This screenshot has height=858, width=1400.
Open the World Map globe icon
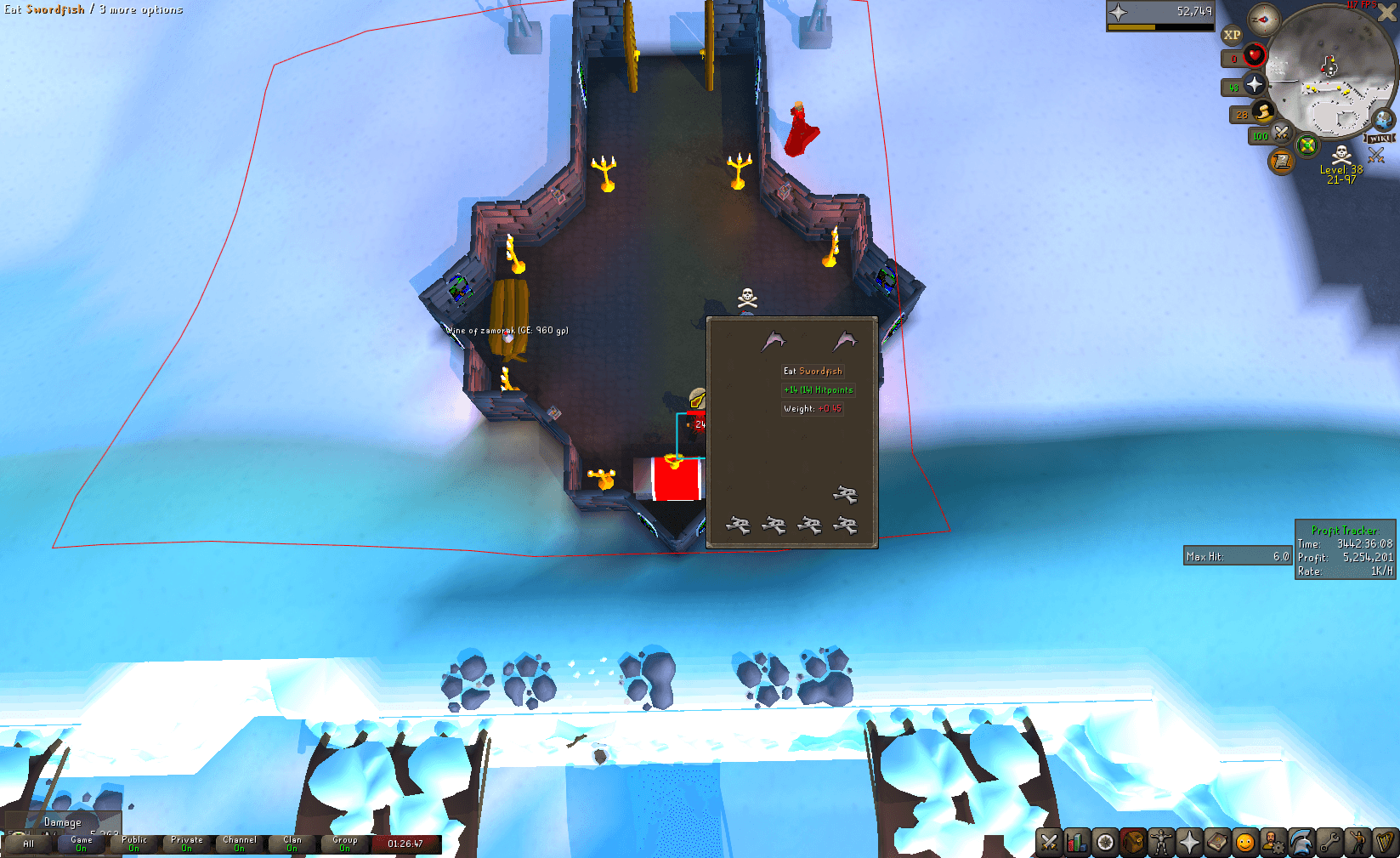tap(1382, 119)
